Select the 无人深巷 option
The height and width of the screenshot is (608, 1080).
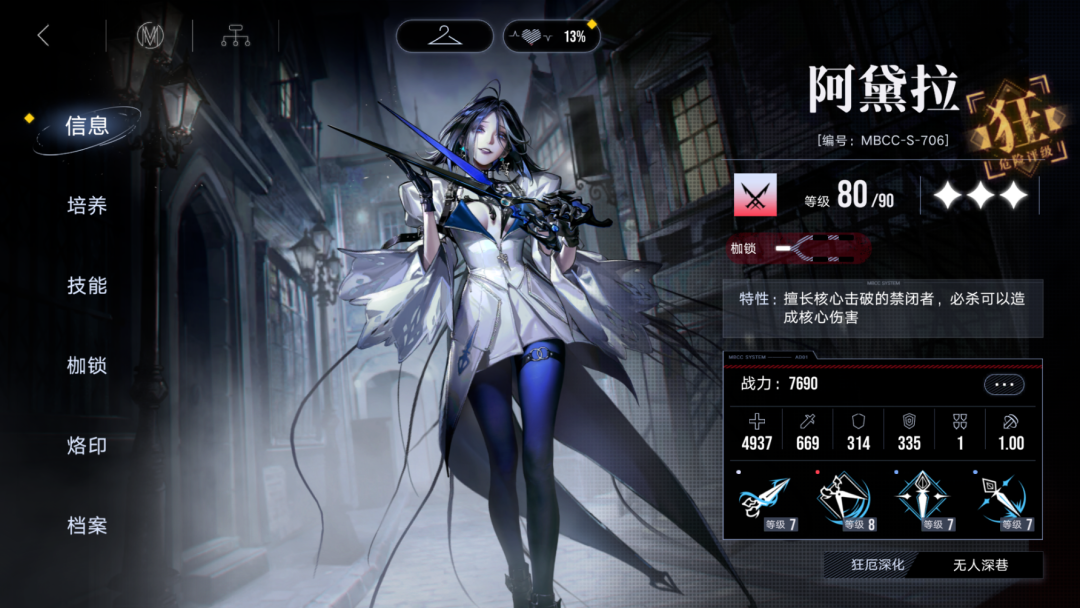(x=980, y=565)
